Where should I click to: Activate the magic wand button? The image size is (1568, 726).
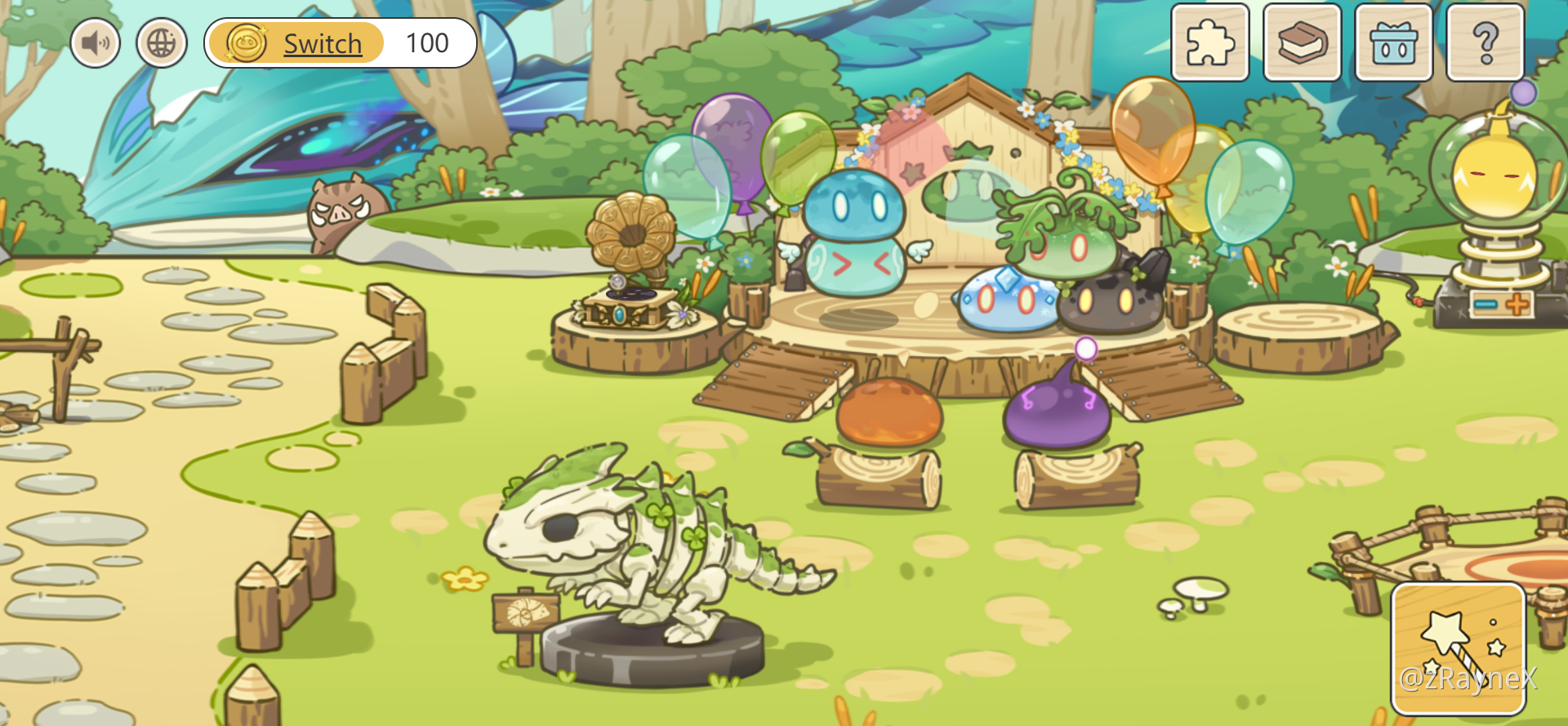[x=1459, y=648]
